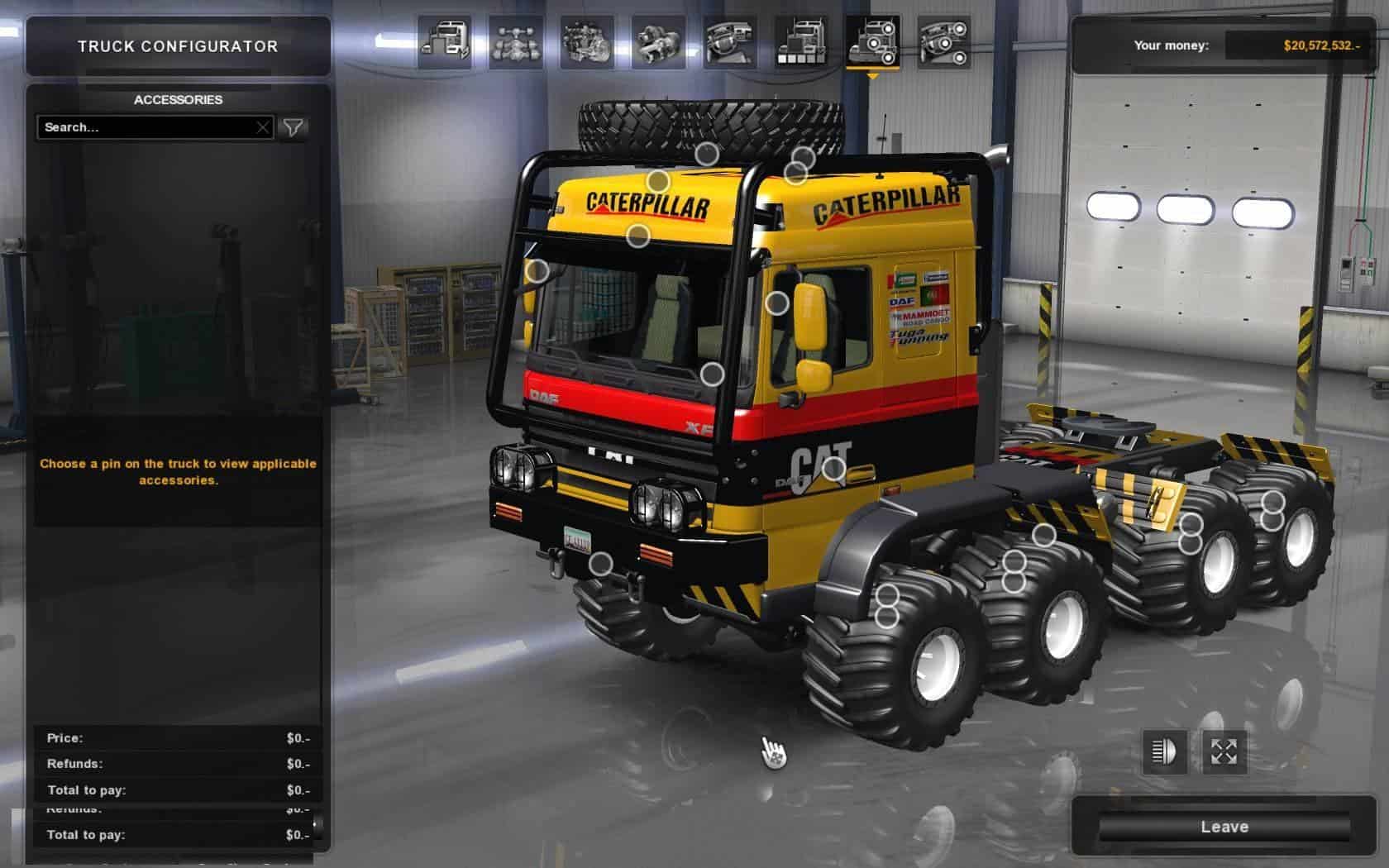
Task: Select the accessory pin on the CAT door logo
Action: (x=833, y=470)
